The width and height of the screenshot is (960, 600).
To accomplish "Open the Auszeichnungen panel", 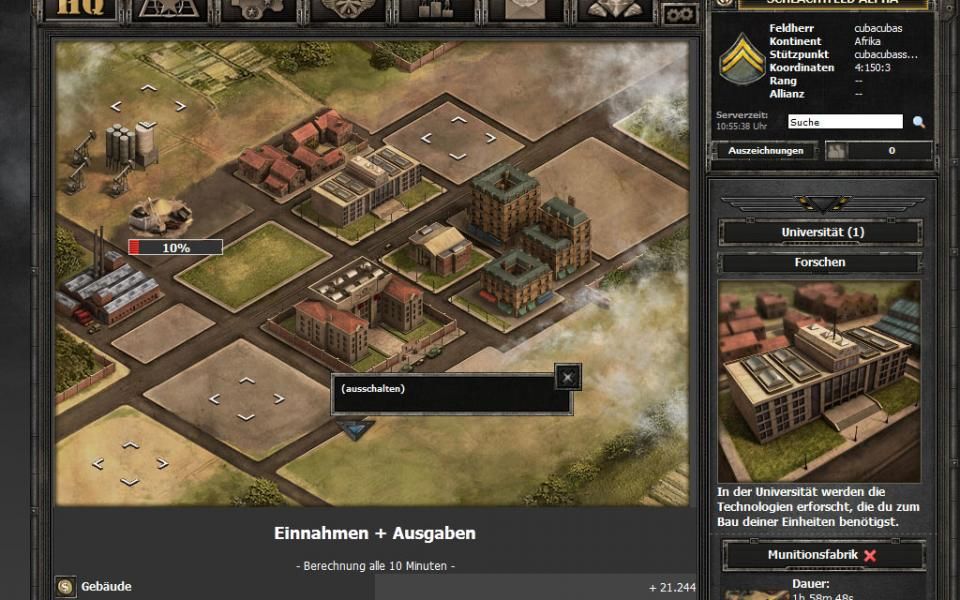I will 765,151.
